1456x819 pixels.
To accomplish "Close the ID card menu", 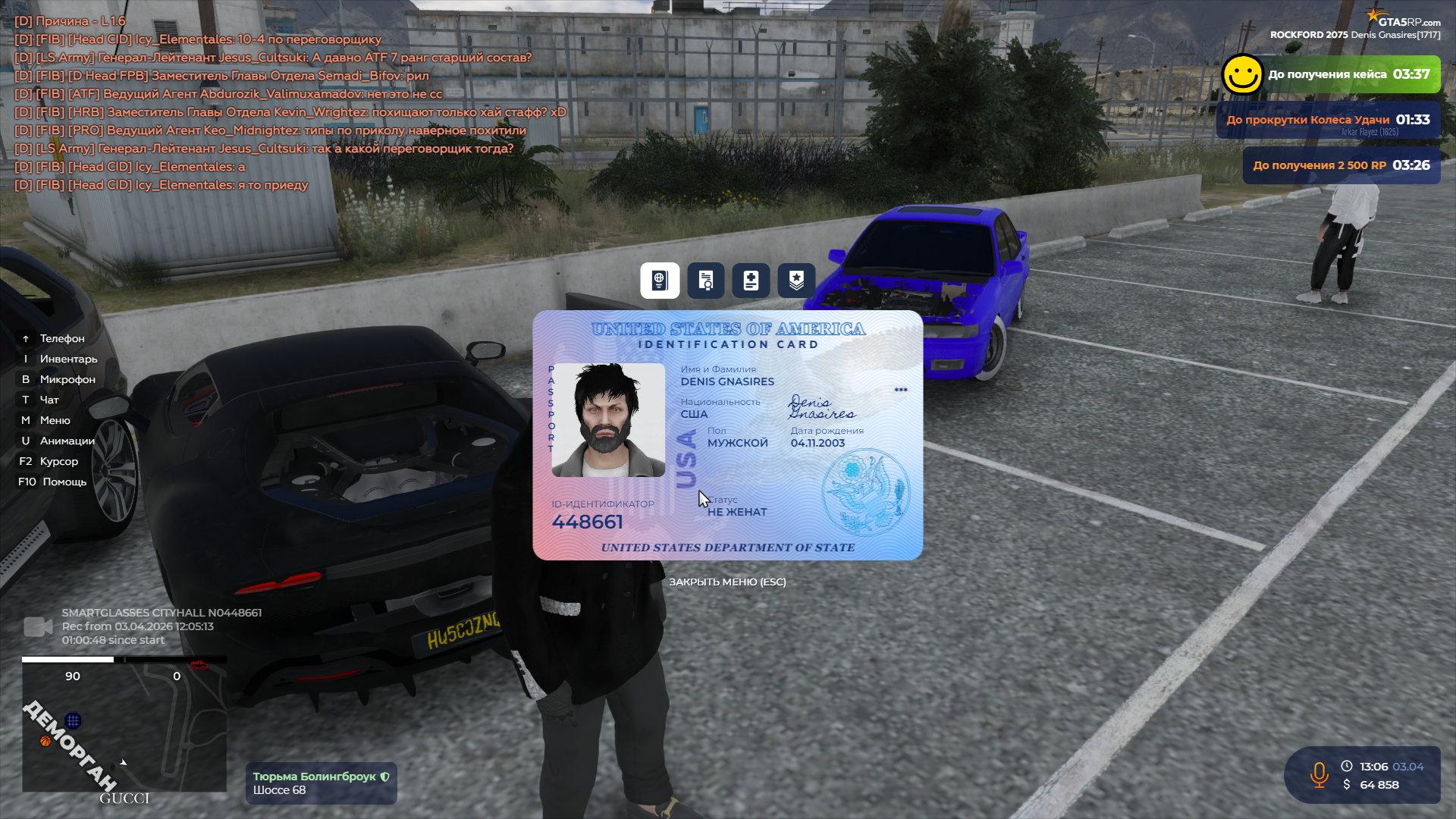I will click(x=727, y=582).
